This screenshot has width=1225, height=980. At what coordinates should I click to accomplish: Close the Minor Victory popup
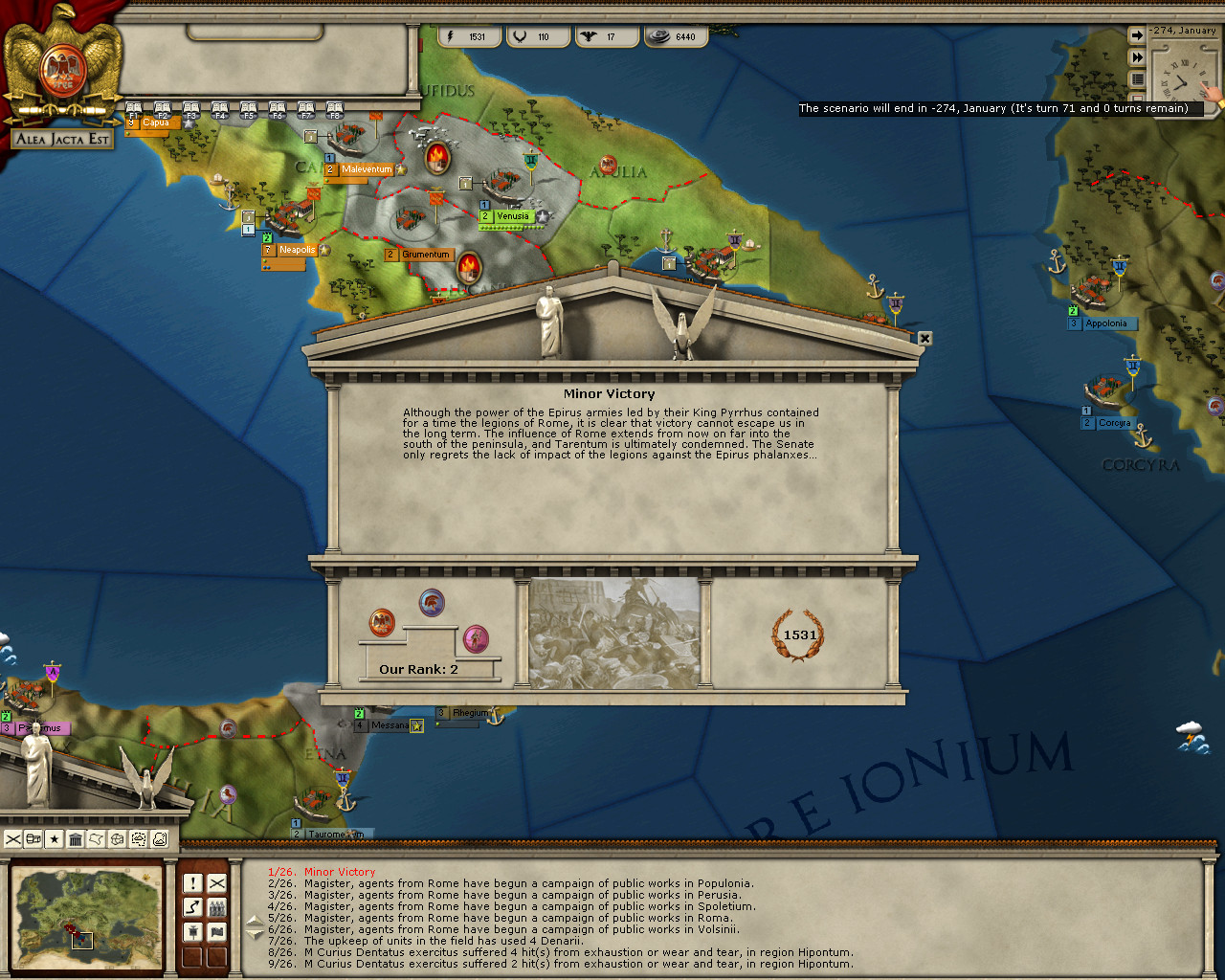coord(924,339)
